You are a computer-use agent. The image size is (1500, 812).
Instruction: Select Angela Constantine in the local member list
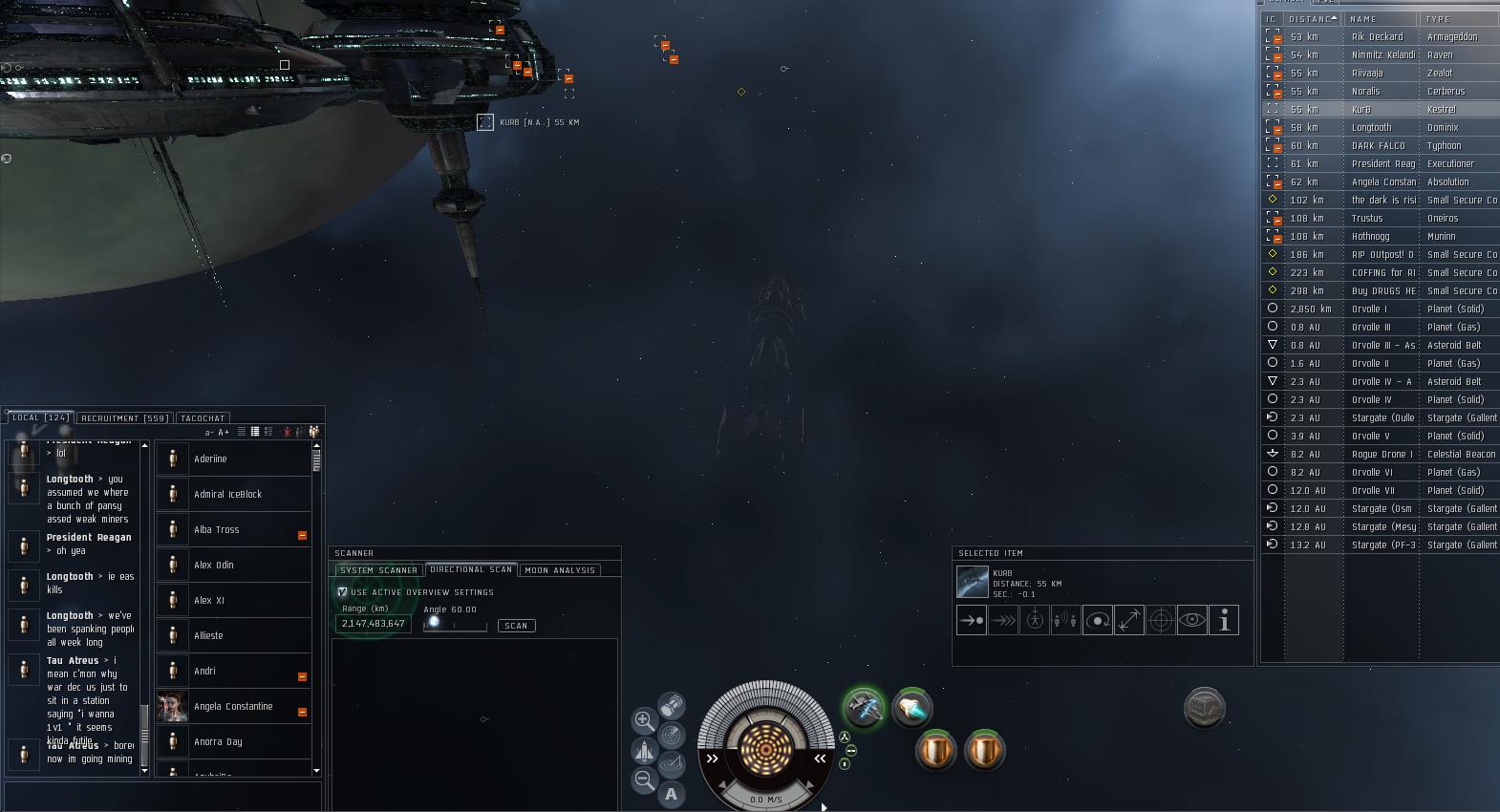(233, 707)
